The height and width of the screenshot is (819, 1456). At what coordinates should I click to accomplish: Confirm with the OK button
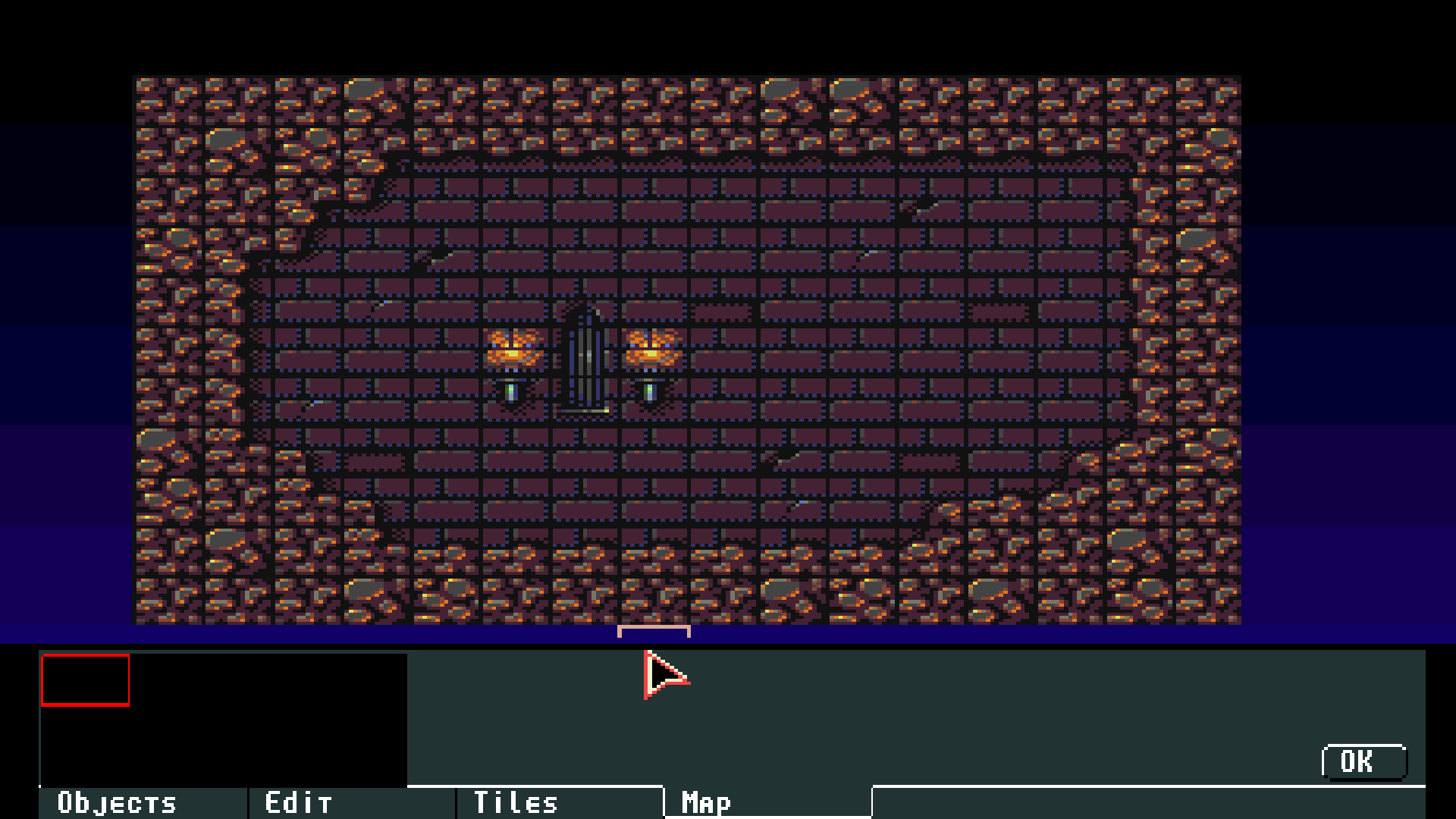(1363, 761)
